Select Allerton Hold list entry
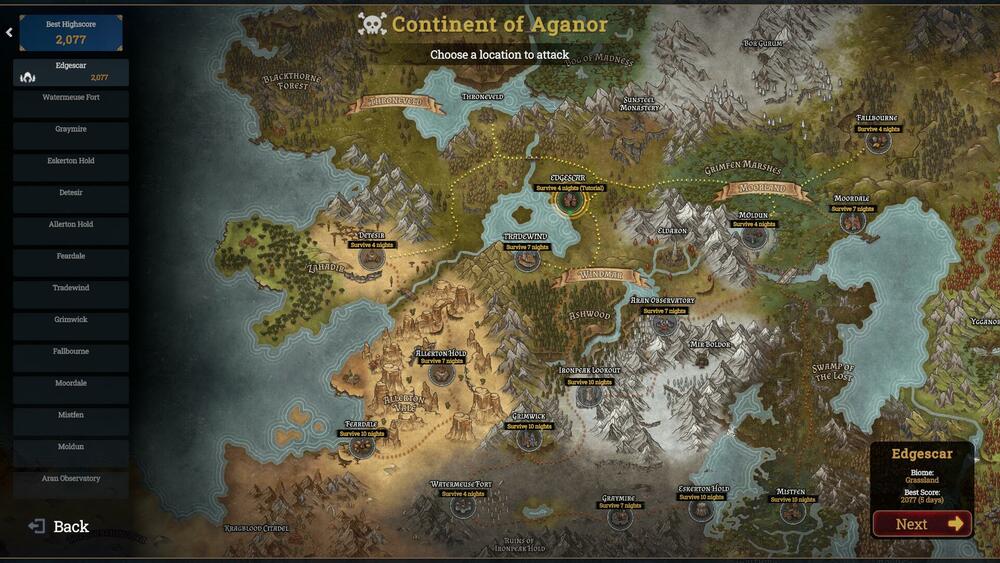This screenshot has width=1000, height=563. (71, 224)
